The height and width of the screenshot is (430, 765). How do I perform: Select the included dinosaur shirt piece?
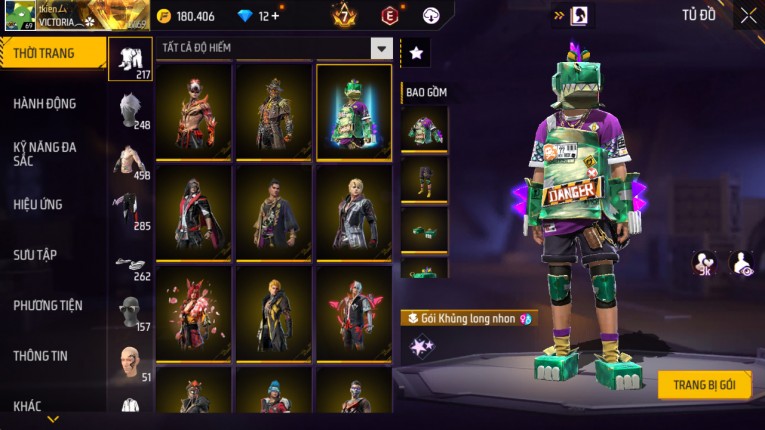pos(424,130)
